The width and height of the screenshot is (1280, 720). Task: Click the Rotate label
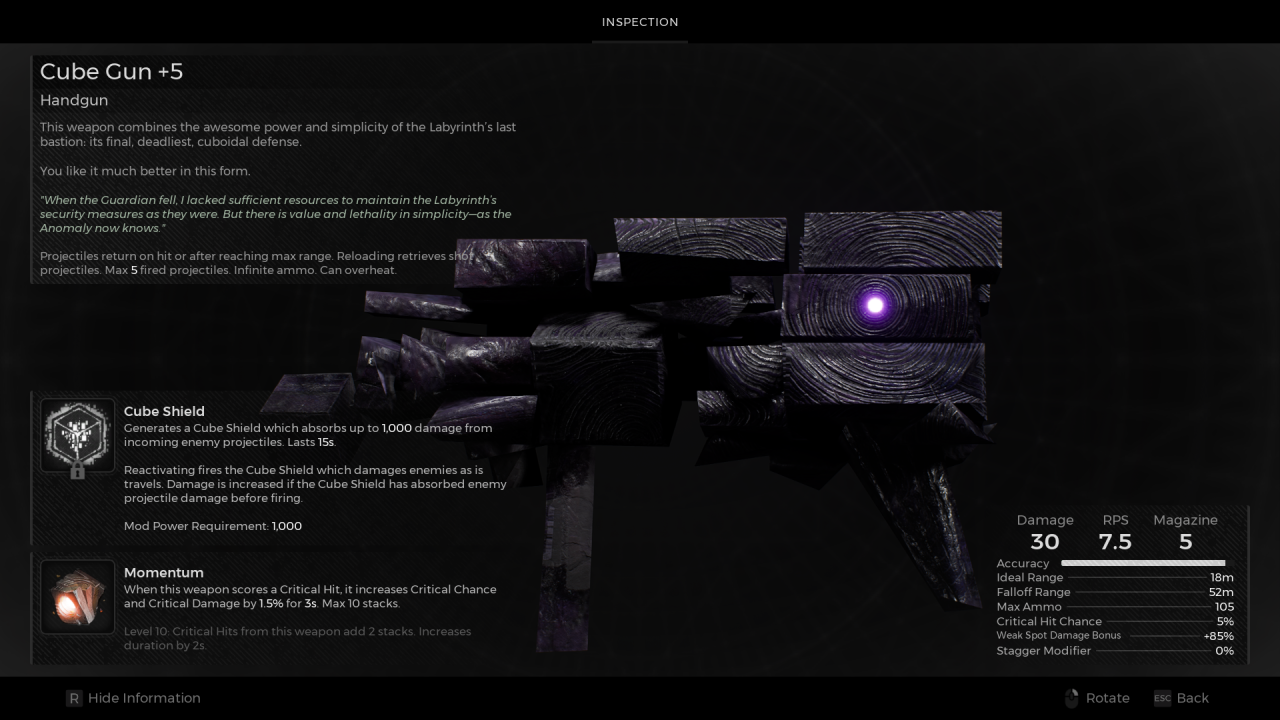(x=1107, y=698)
